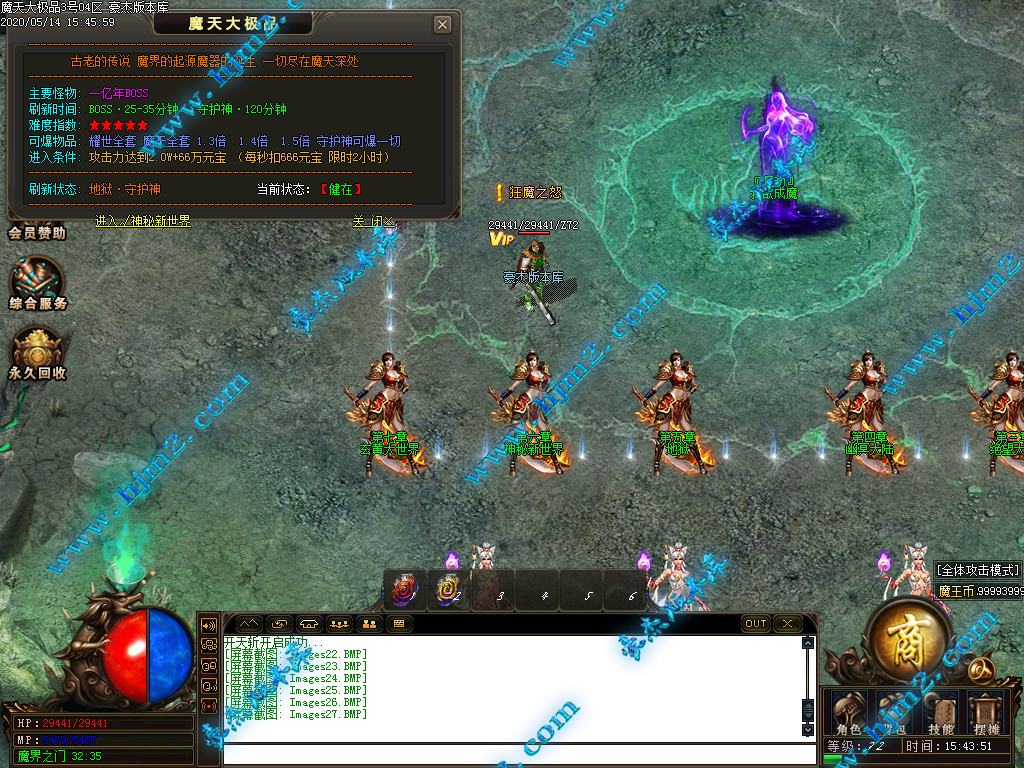
Task: Click the group members icon on chat toolbar
Action: point(339,623)
